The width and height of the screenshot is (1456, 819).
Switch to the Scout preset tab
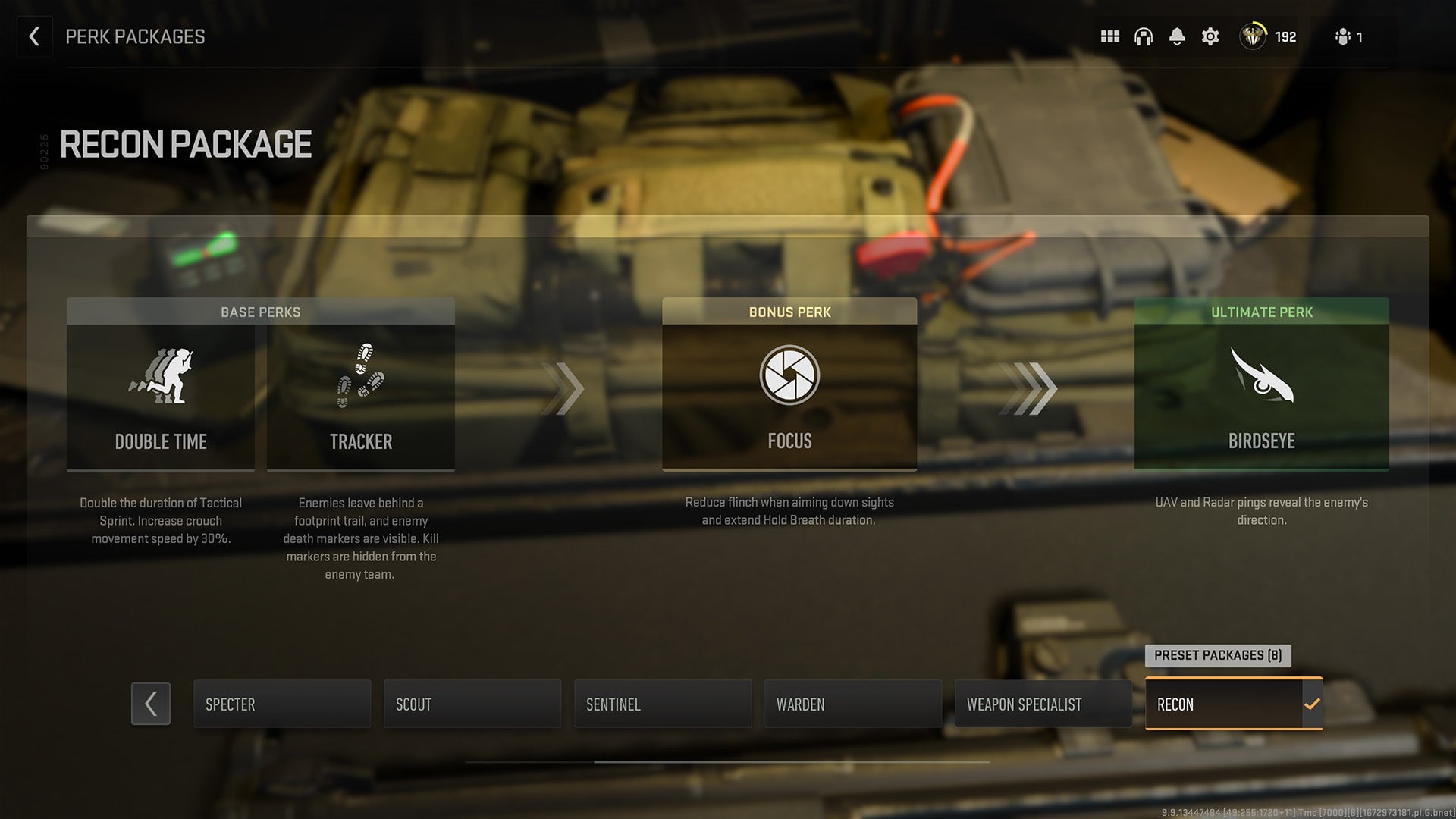[x=472, y=704]
